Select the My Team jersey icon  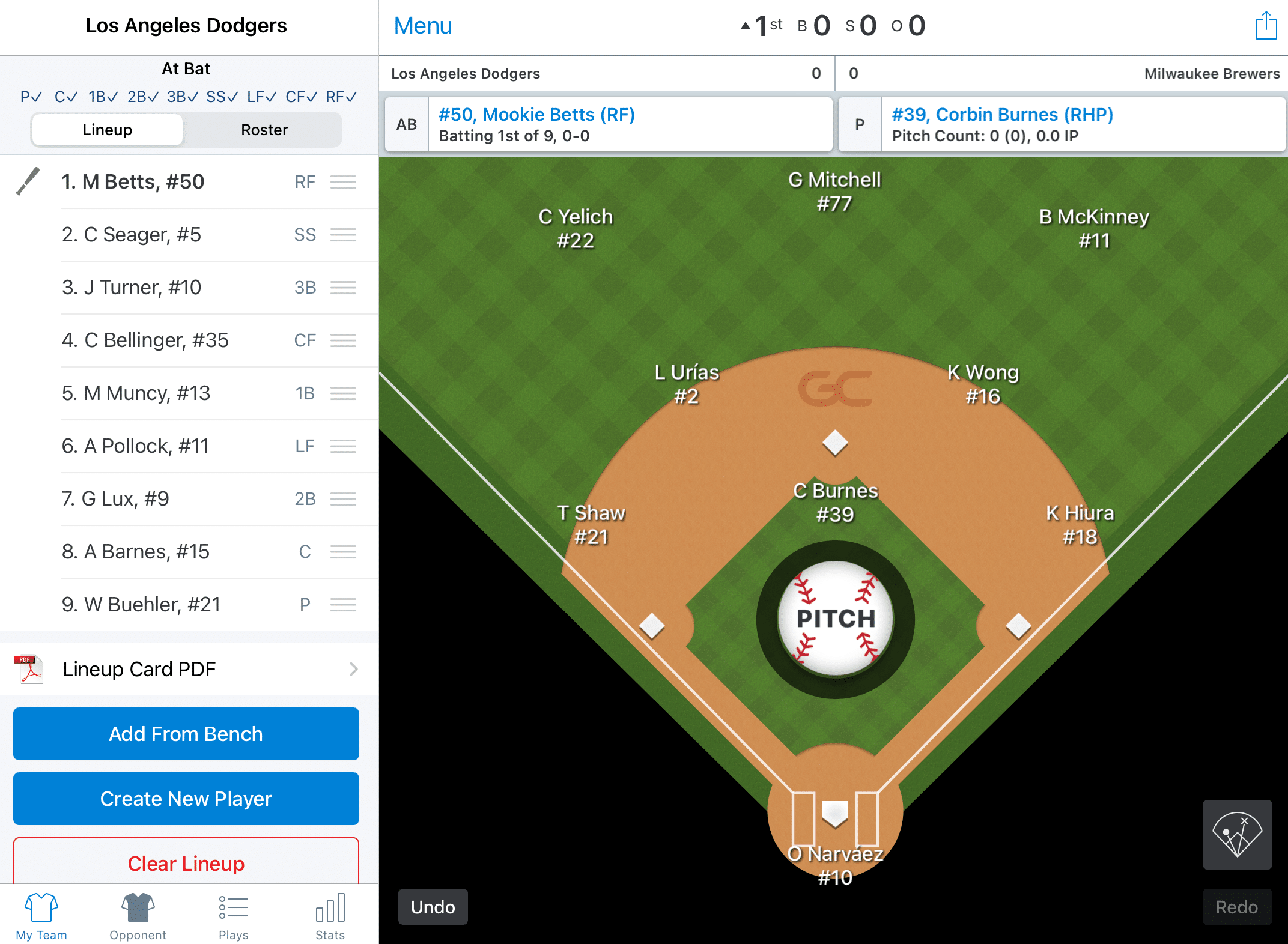coord(41,908)
